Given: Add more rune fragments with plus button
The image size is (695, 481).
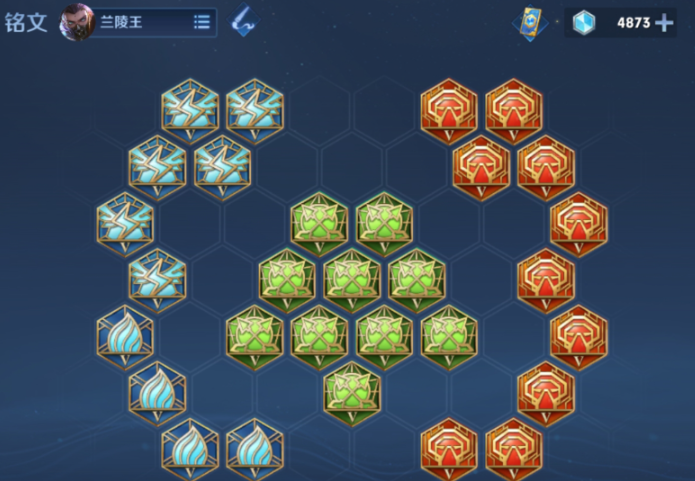Looking at the screenshot, I should point(664,23).
